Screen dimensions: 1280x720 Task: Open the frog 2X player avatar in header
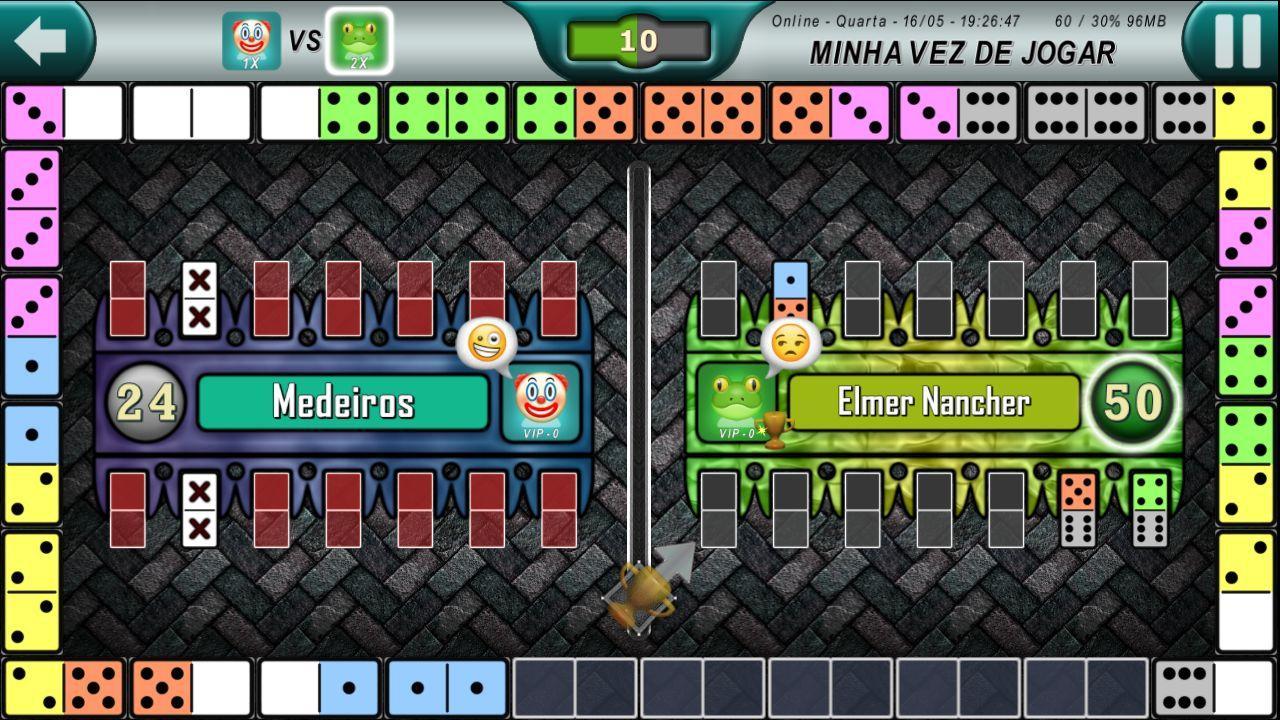click(360, 40)
